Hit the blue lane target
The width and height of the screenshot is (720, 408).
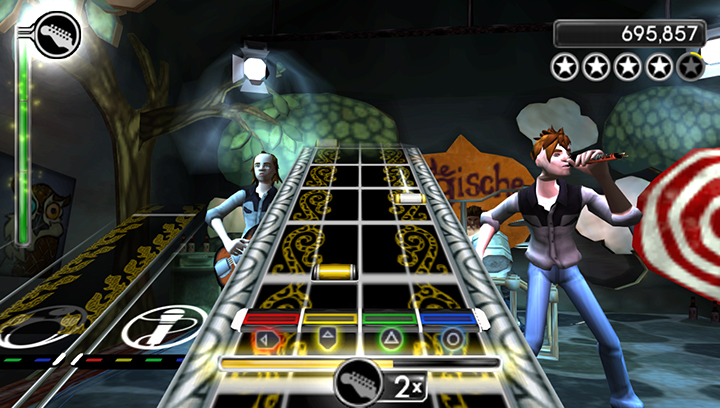coord(453,338)
